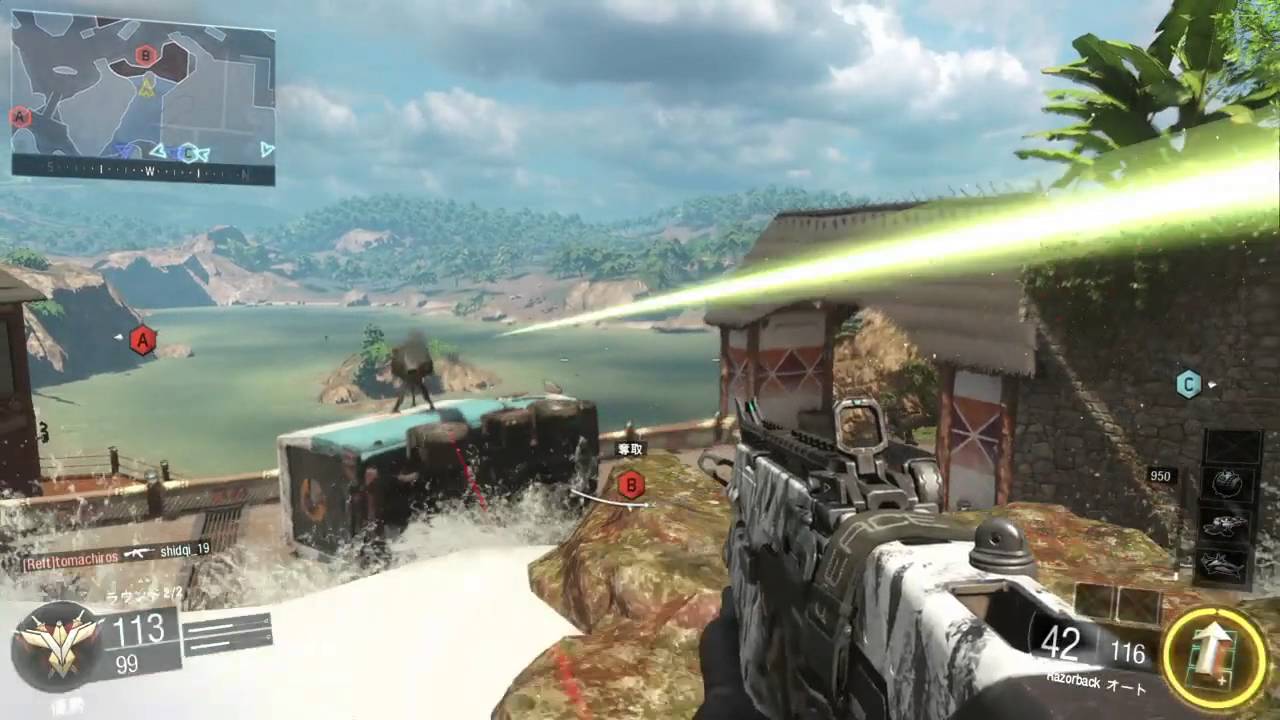This screenshot has height=720, width=1280.
Task: Select objective B marker on the minimap
Action: coord(146,55)
